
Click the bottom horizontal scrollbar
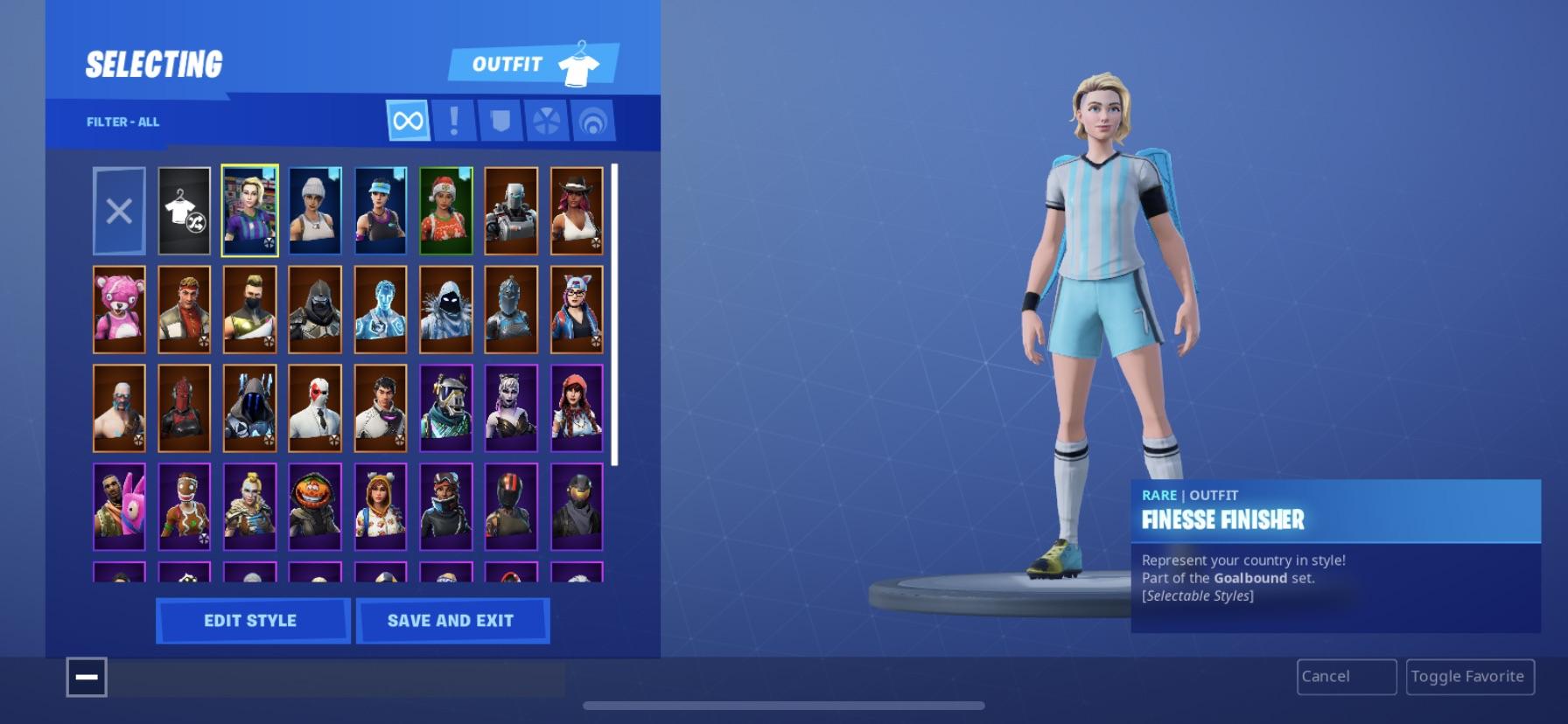784,705
